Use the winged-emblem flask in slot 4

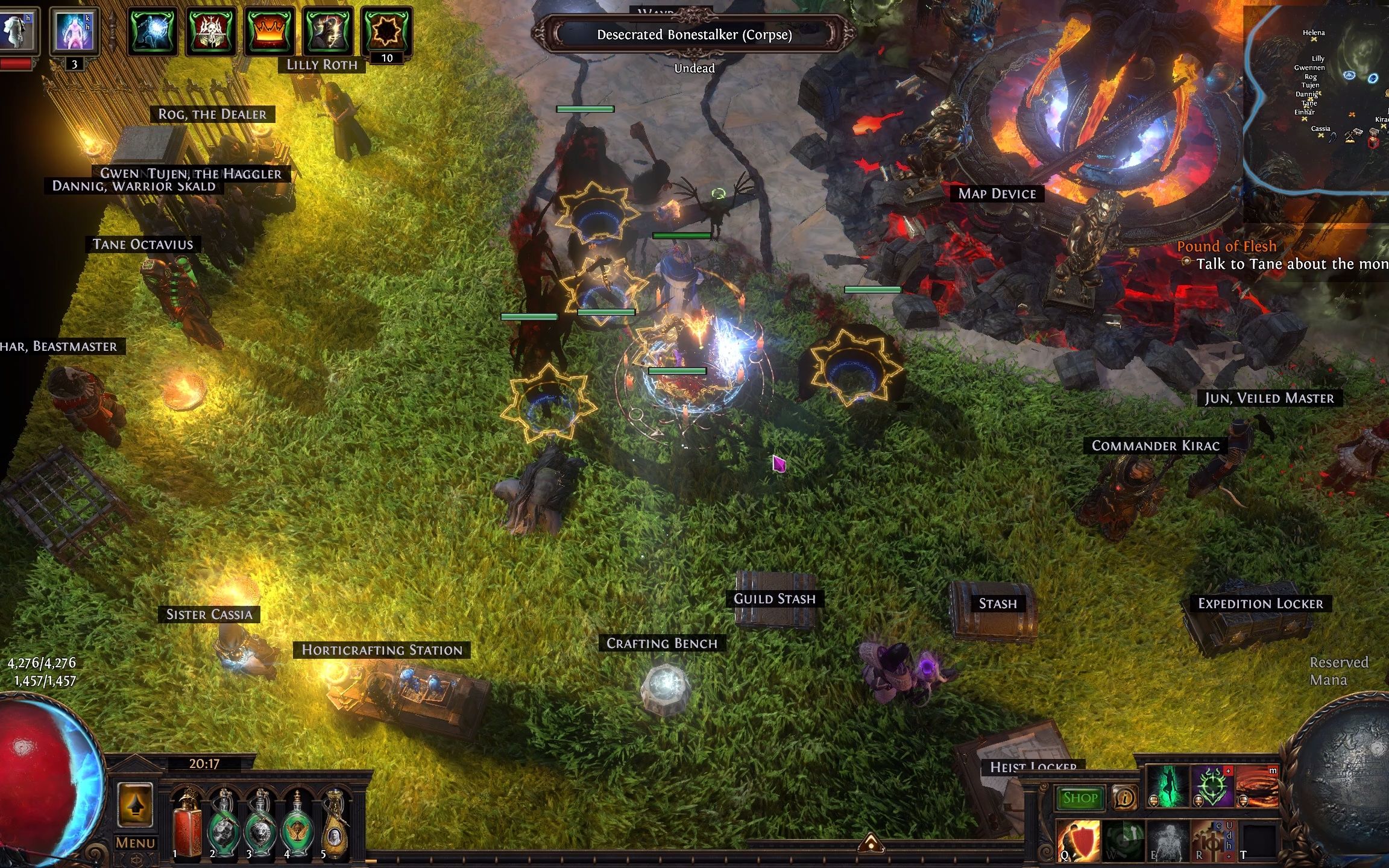click(x=297, y=823)
